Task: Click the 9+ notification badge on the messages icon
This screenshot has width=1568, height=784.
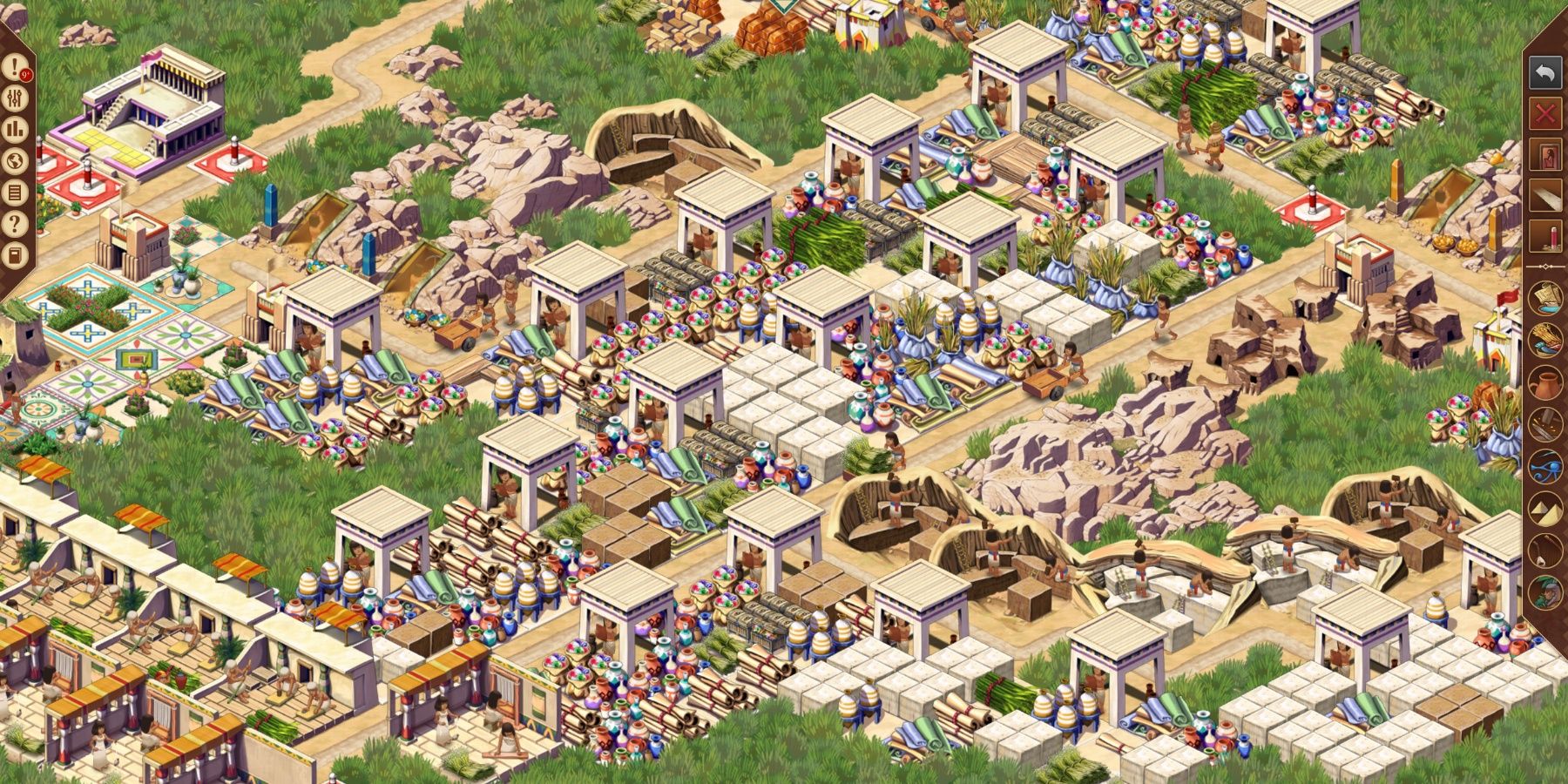Action: click(x=27, y=74)
